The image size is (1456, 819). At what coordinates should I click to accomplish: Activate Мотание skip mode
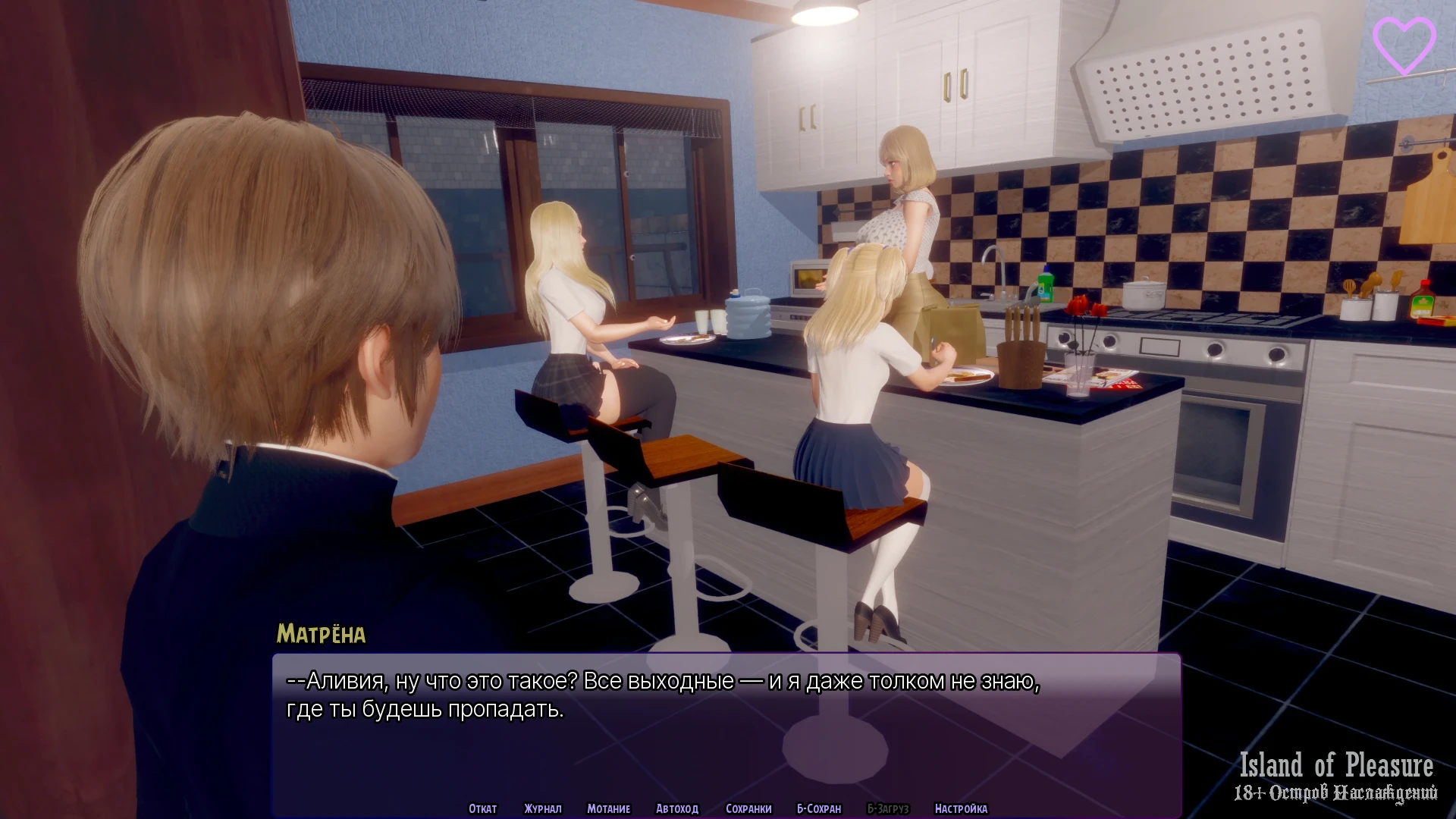608,808
